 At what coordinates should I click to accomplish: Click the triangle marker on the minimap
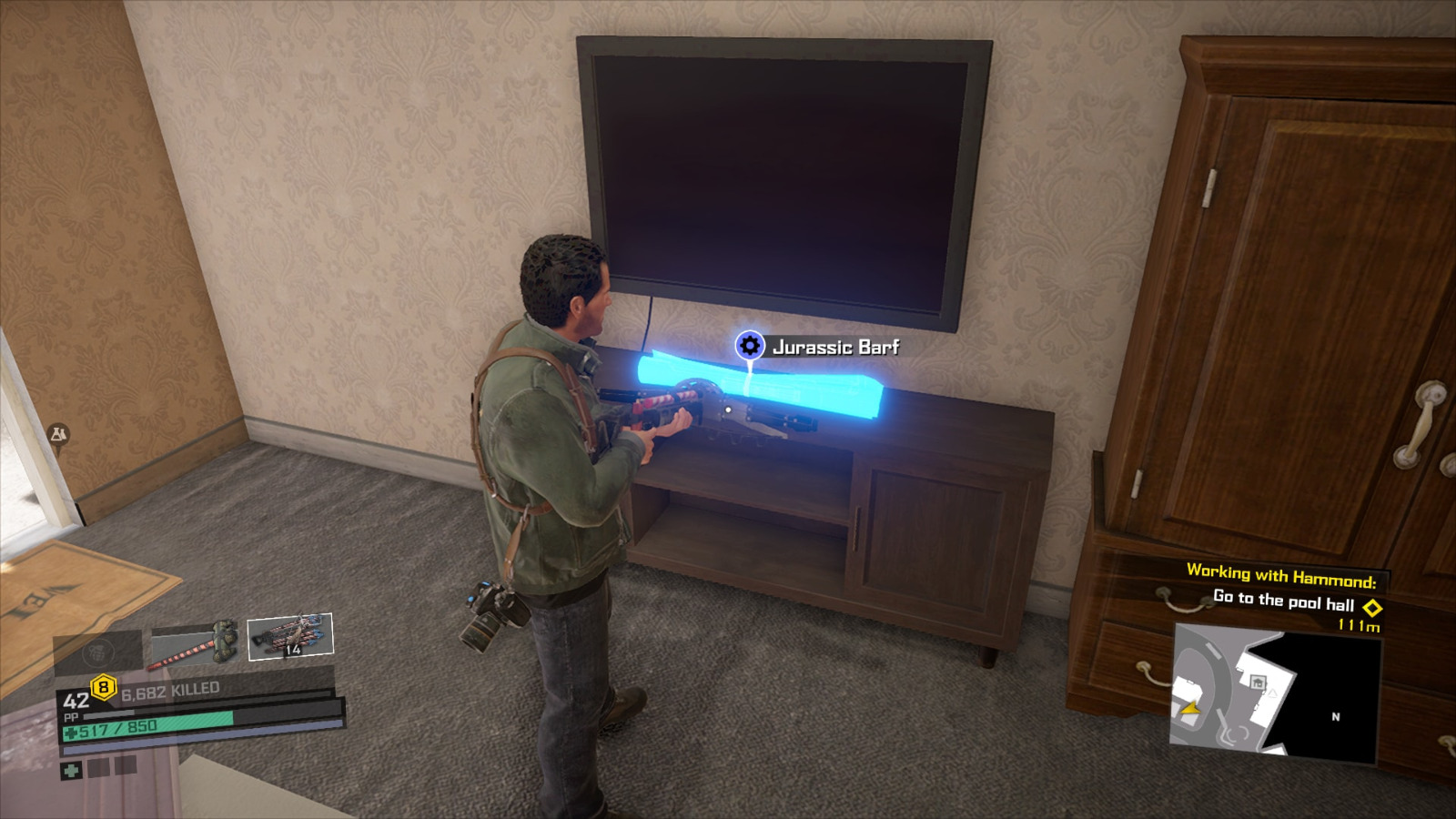1272,693
